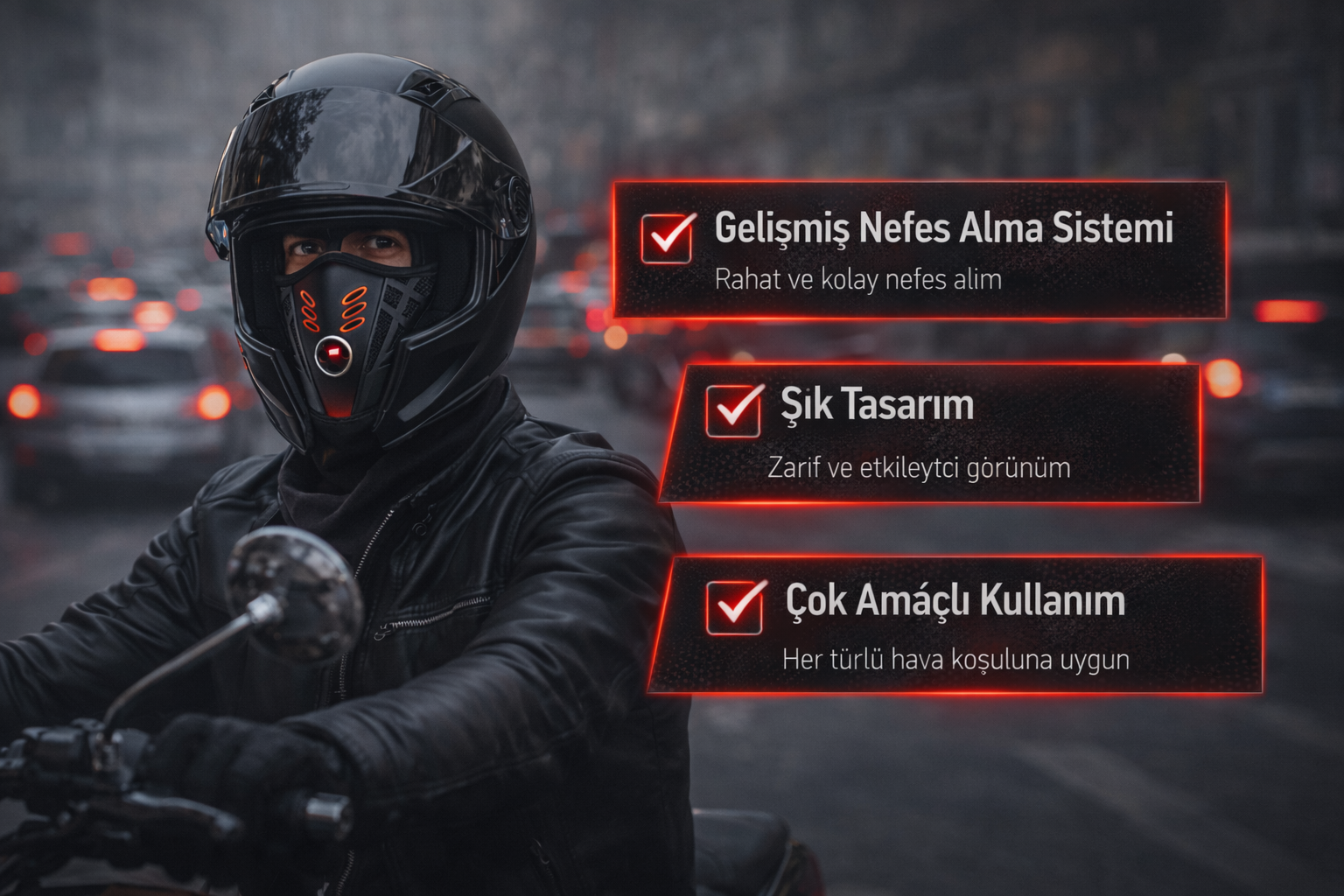
Task: Toggle the Çok Amáçlı Kullanım checkbox
Action: tap(734, 606)
